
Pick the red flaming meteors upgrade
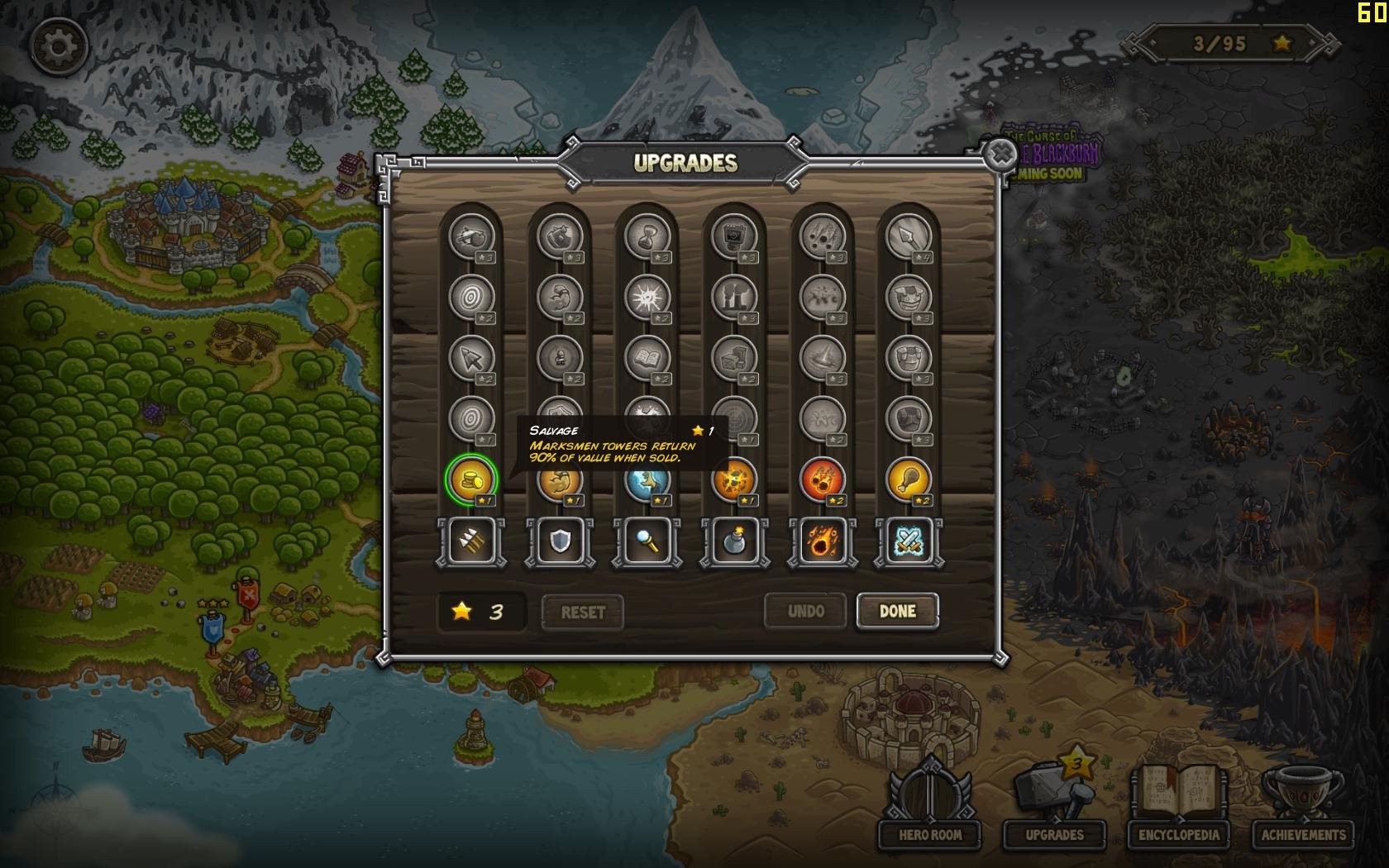[x=821, y=479]
